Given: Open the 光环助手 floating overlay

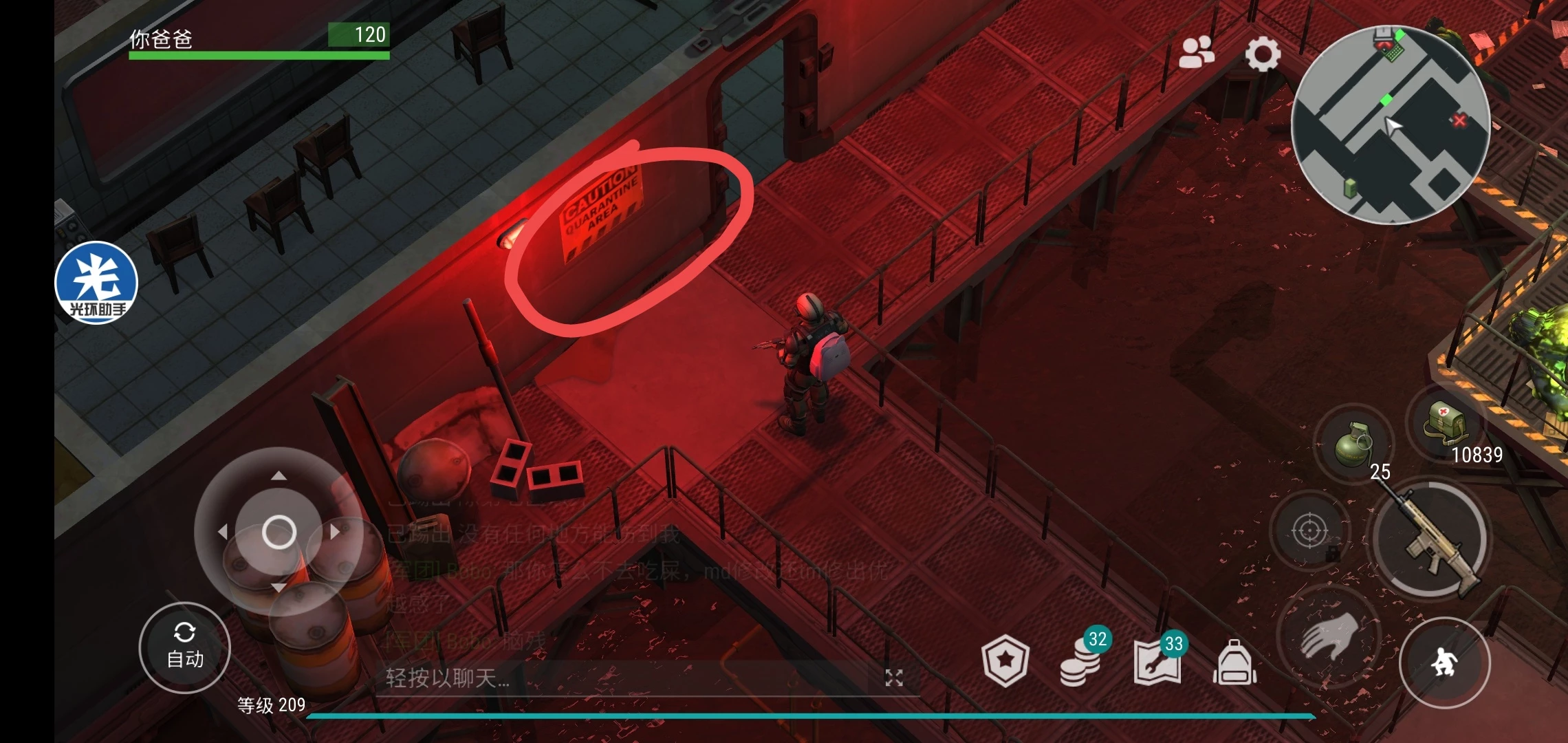Looking at the screenshot, I should pyautogui.click(x=96, y=283).
